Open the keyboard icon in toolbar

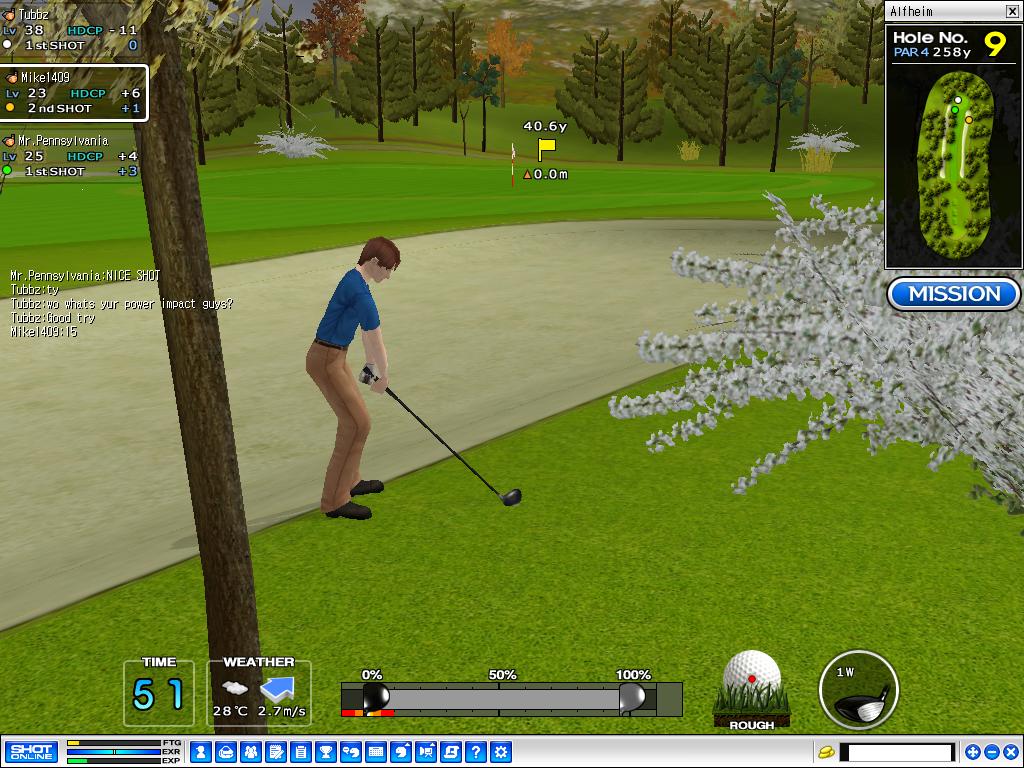(376, 752)
